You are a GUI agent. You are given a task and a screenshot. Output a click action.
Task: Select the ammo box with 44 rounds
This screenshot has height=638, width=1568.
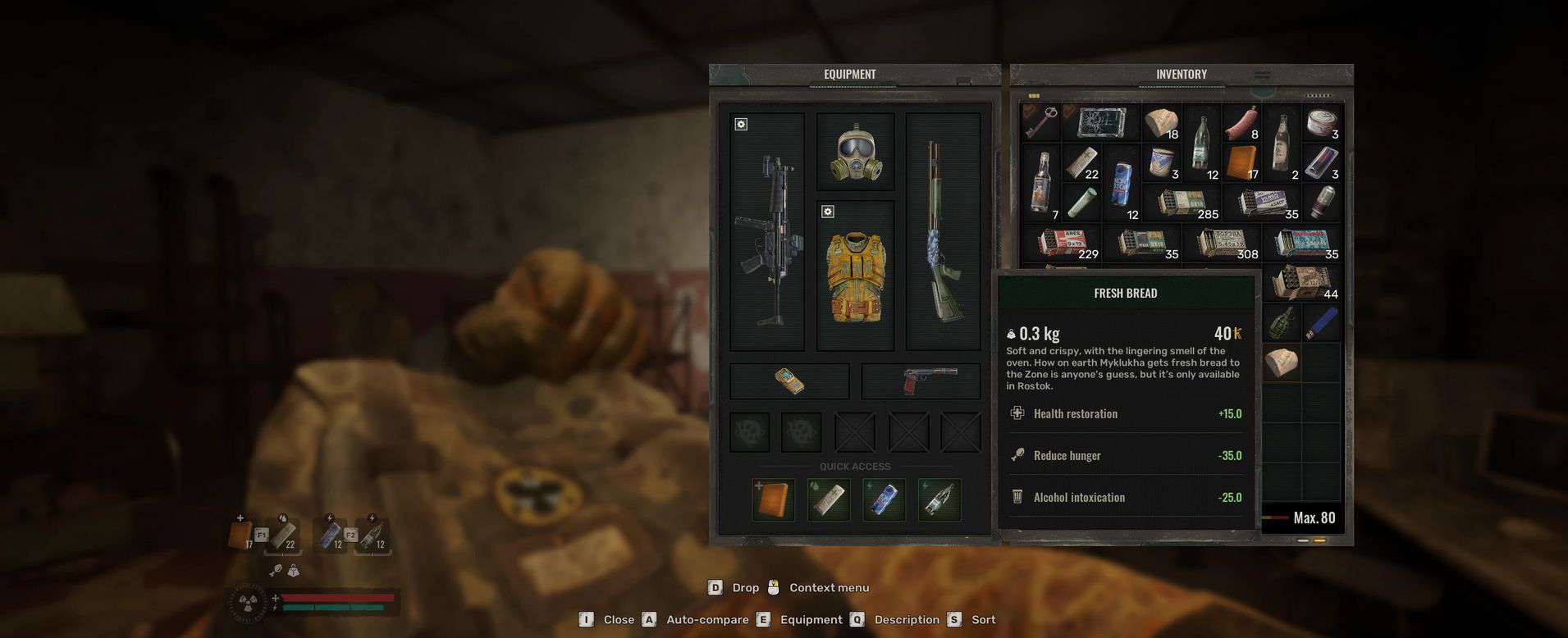pos(1305,283)
